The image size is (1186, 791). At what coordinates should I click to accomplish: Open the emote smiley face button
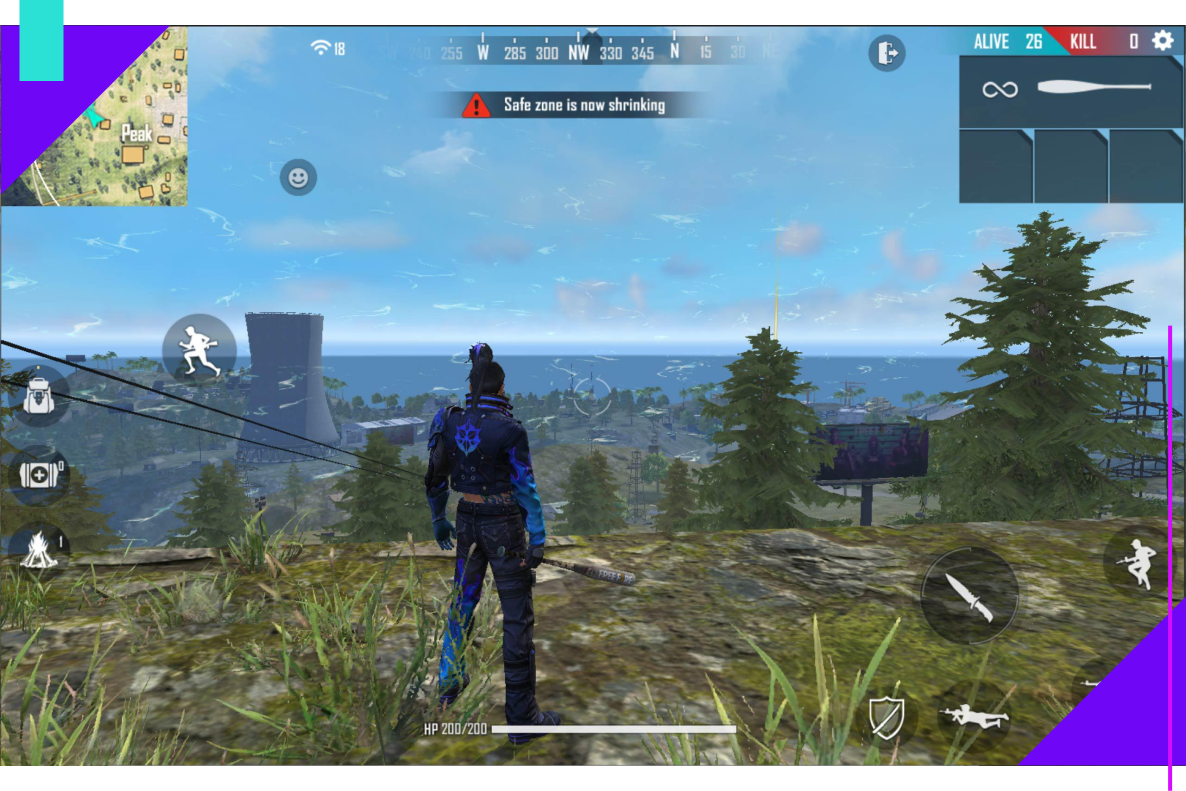(x=298, y=178)
